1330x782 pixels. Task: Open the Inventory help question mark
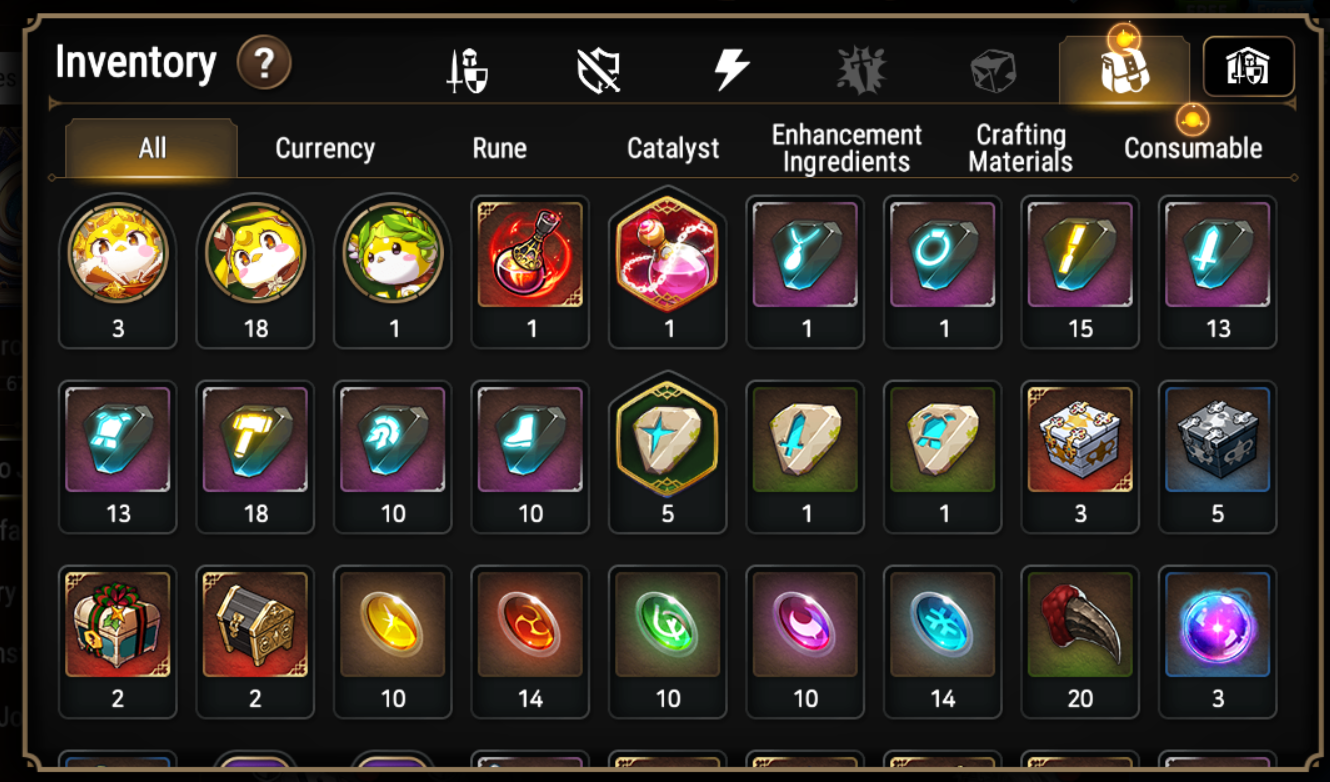[263, 63]
